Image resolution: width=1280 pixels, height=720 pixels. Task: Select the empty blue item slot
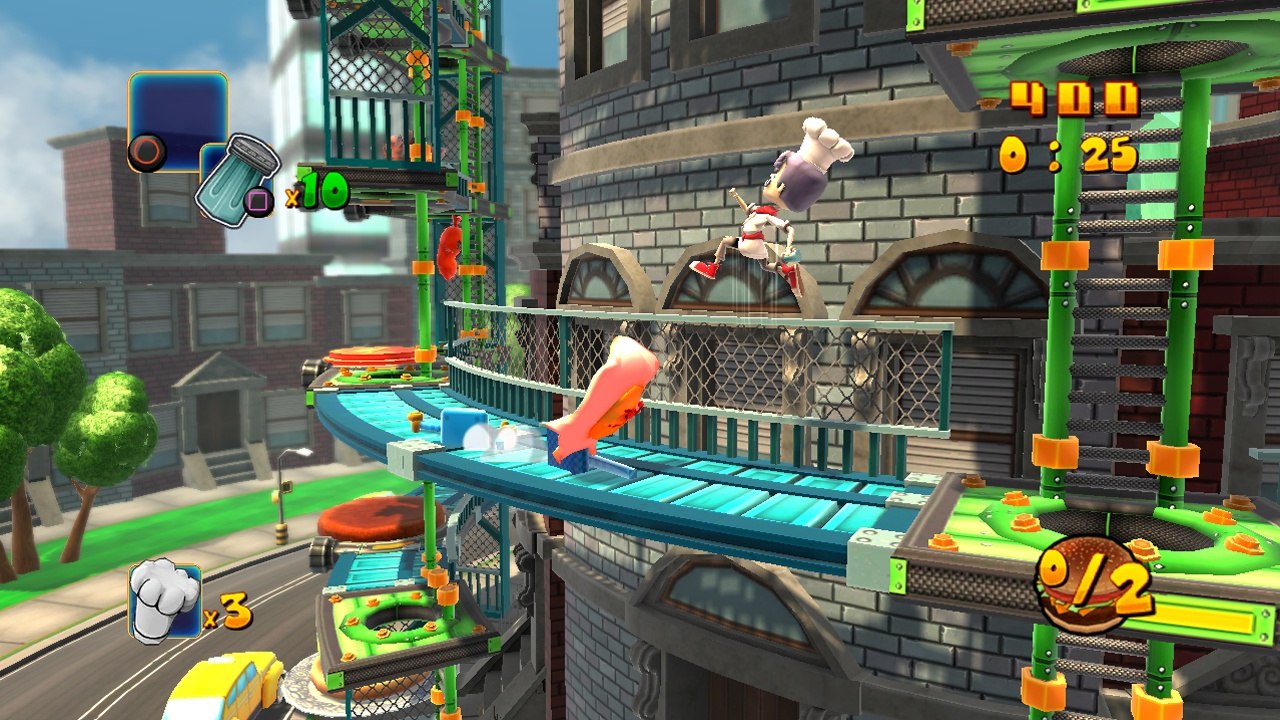[178, 120]
